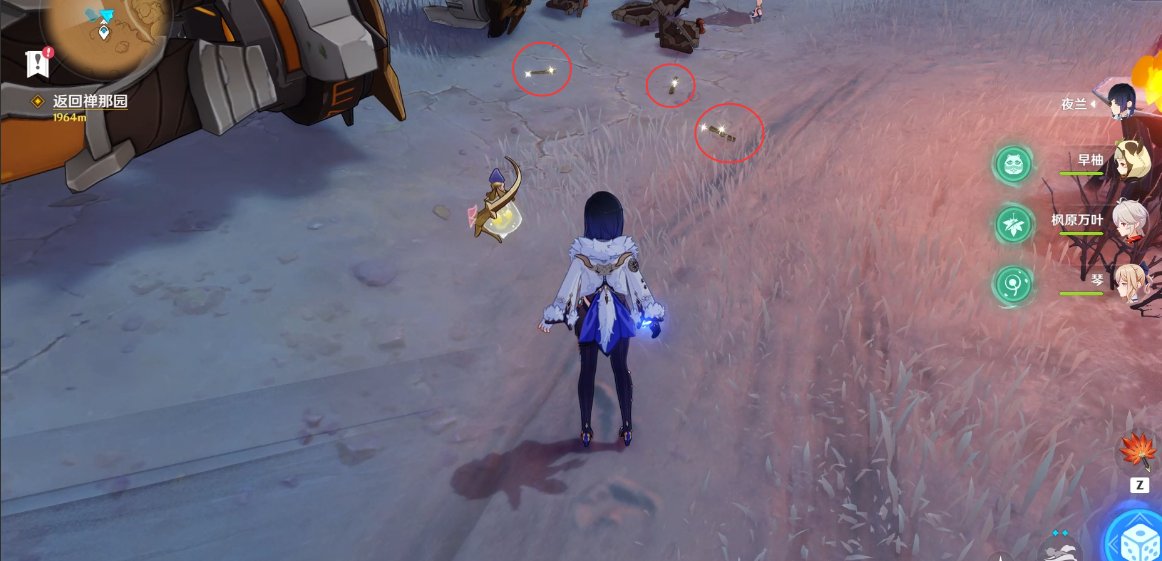1162x561 pixels.
Task: Activate 琴's dandelion burst icon
Action: (1014, 285)
